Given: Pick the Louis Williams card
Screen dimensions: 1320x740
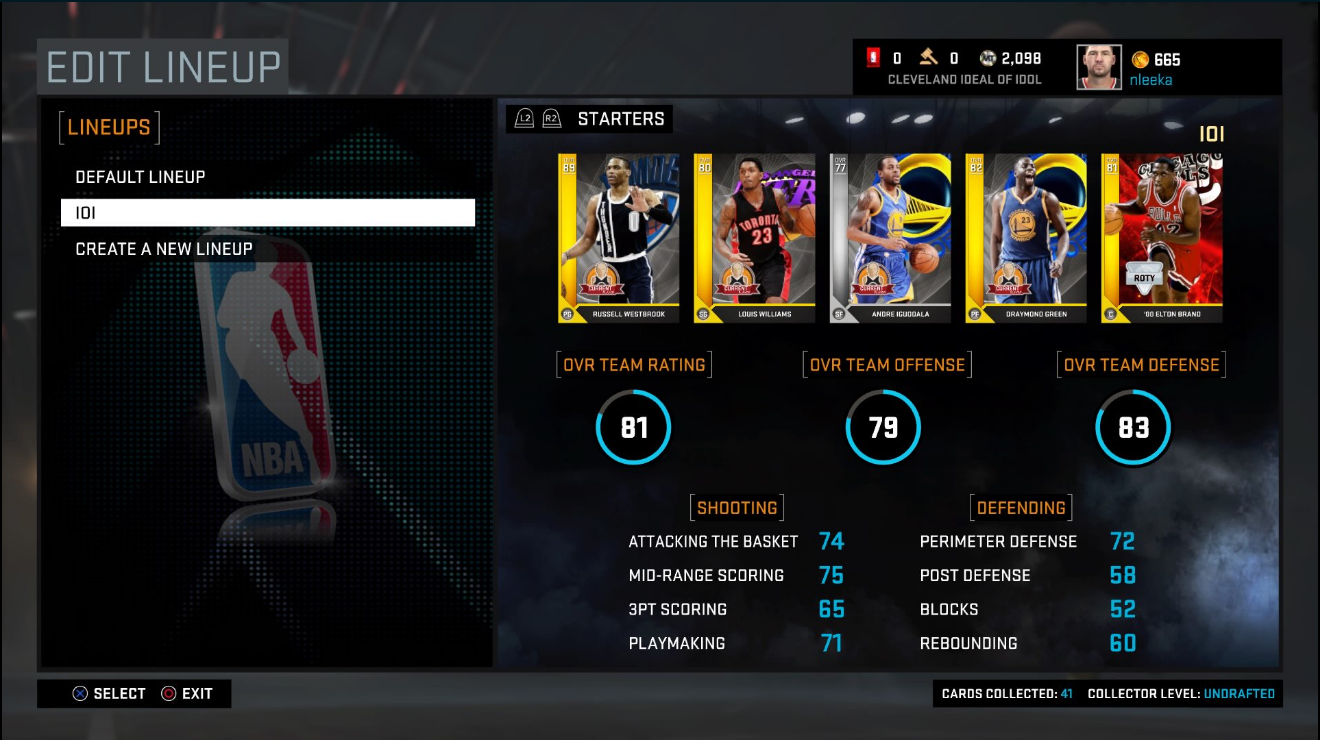Looking at the screenshot, I should click(755, 238).
